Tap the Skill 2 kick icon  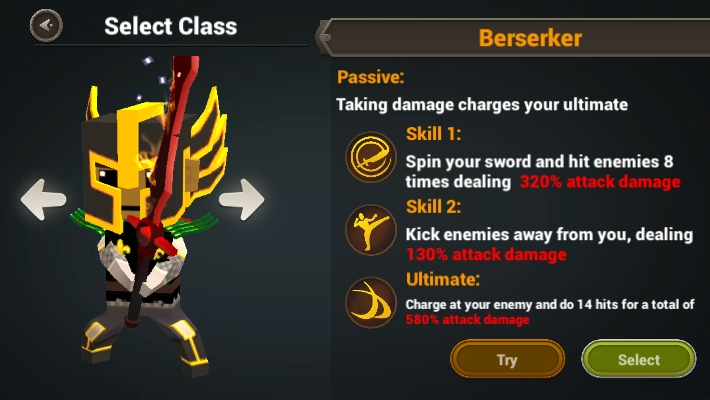click(x=370, y=230)
